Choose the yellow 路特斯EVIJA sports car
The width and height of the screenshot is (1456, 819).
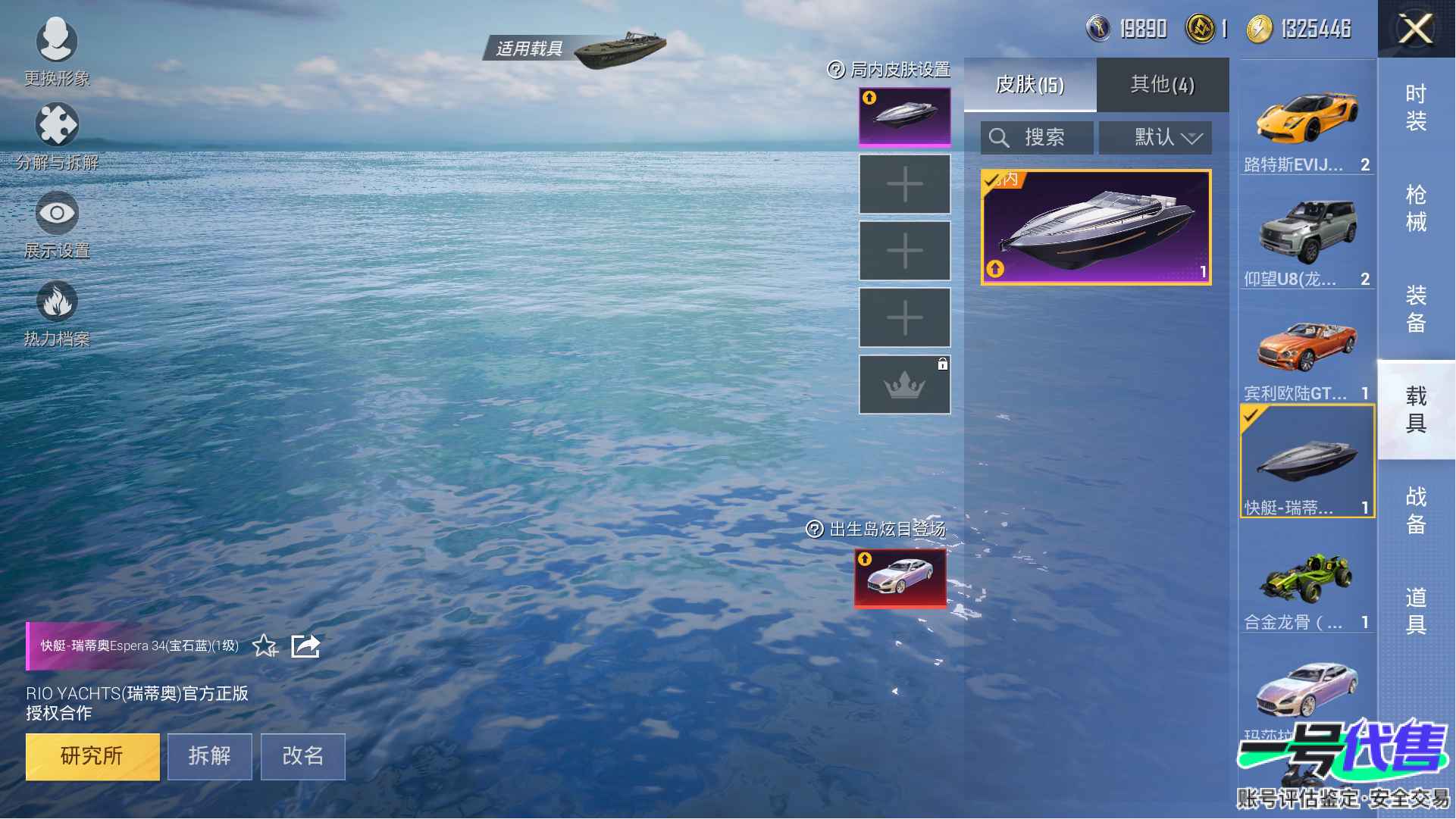1307,121
